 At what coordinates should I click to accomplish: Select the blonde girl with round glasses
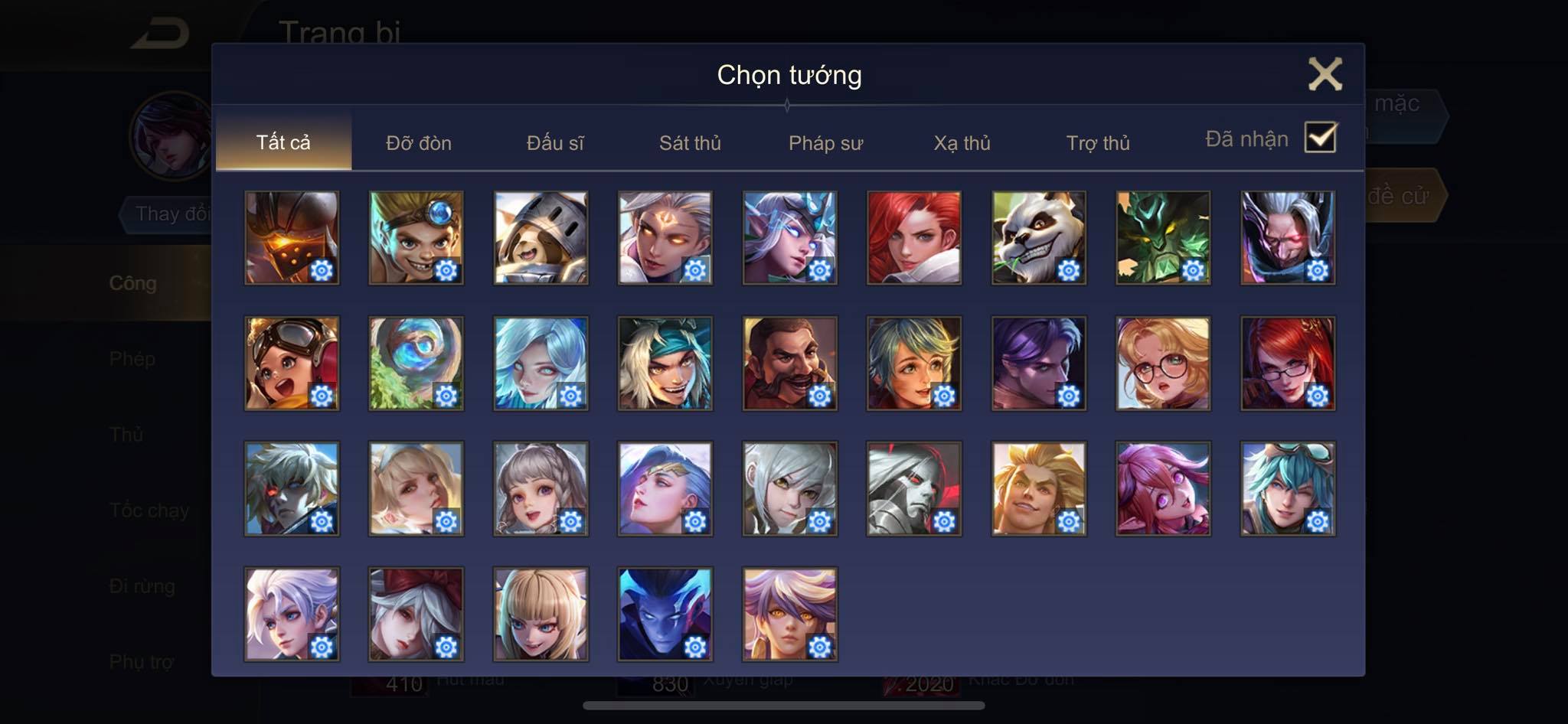[x=1163, y=364]
